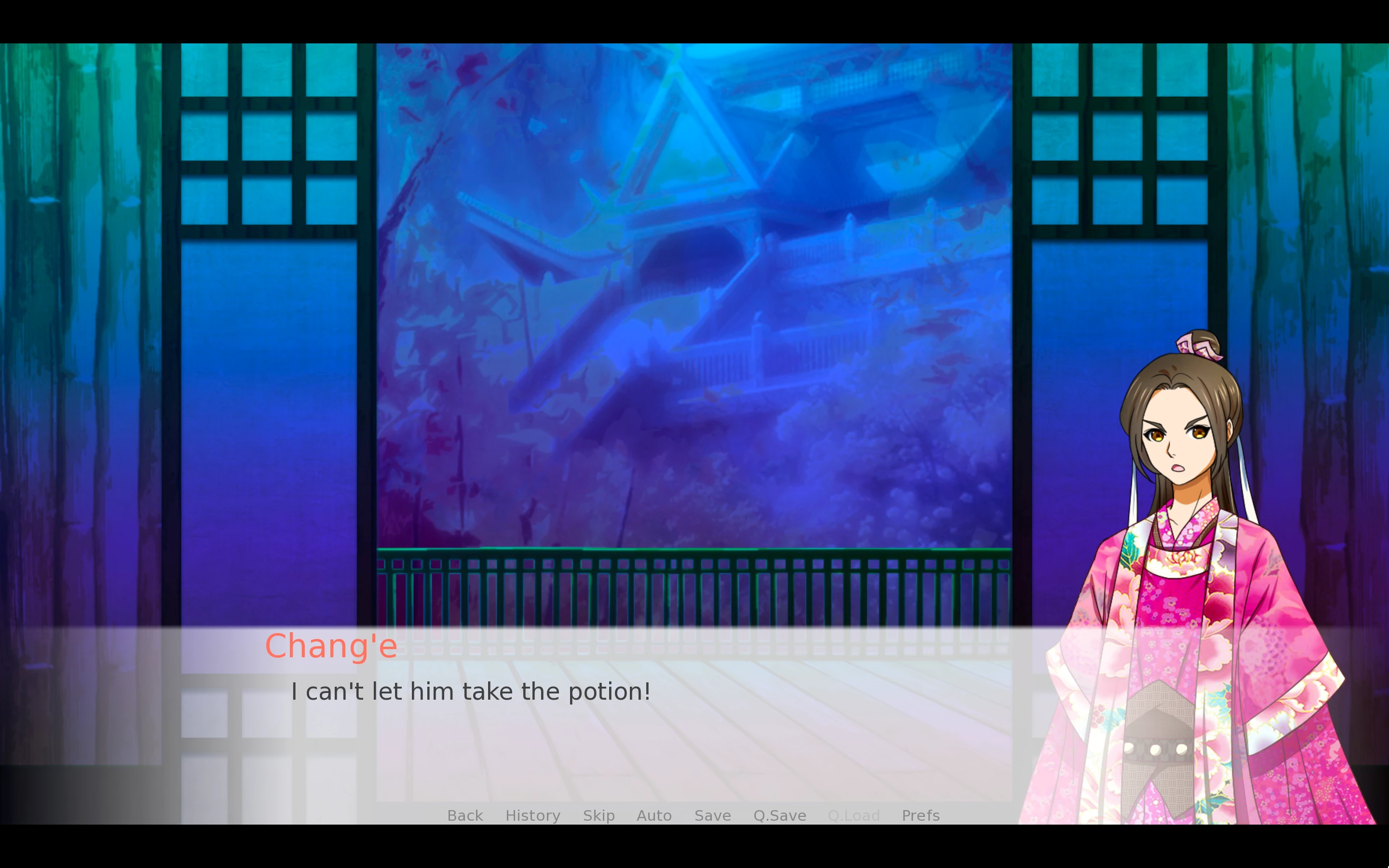Viewport: 1389px width, 868px height.
Task: Click Auto in the quick menu
Action: coord(654,815)
